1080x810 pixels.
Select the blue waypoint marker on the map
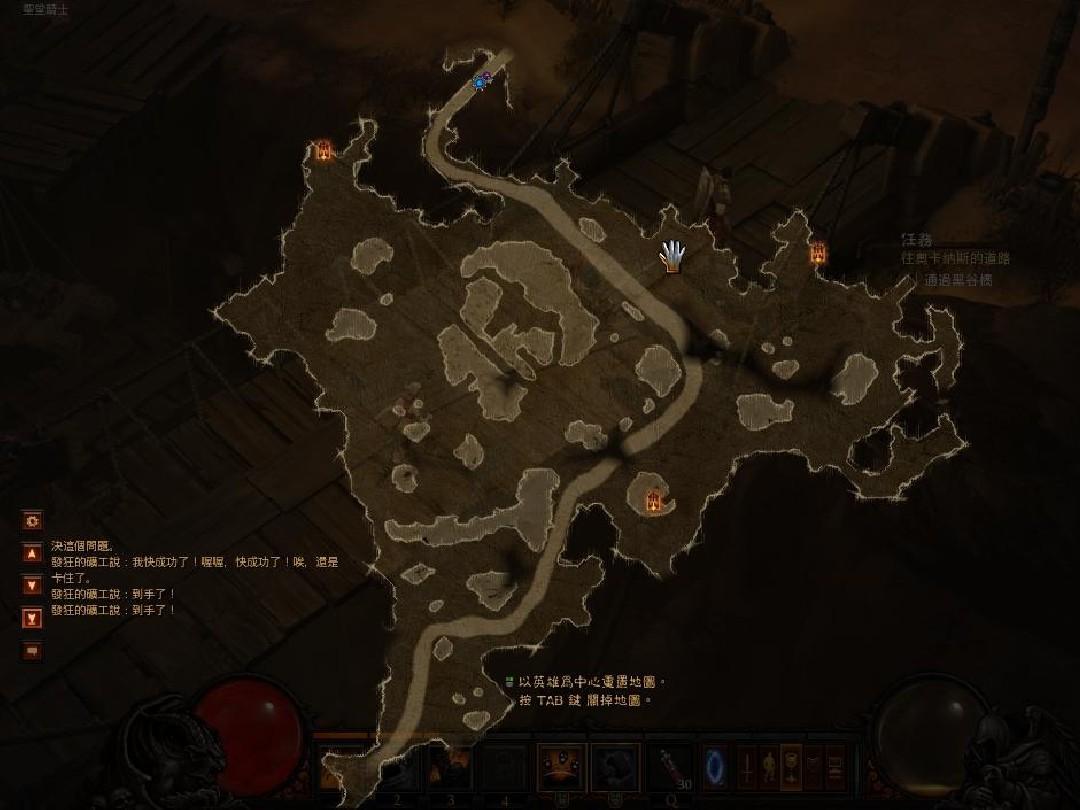click(x=481, y=81)
